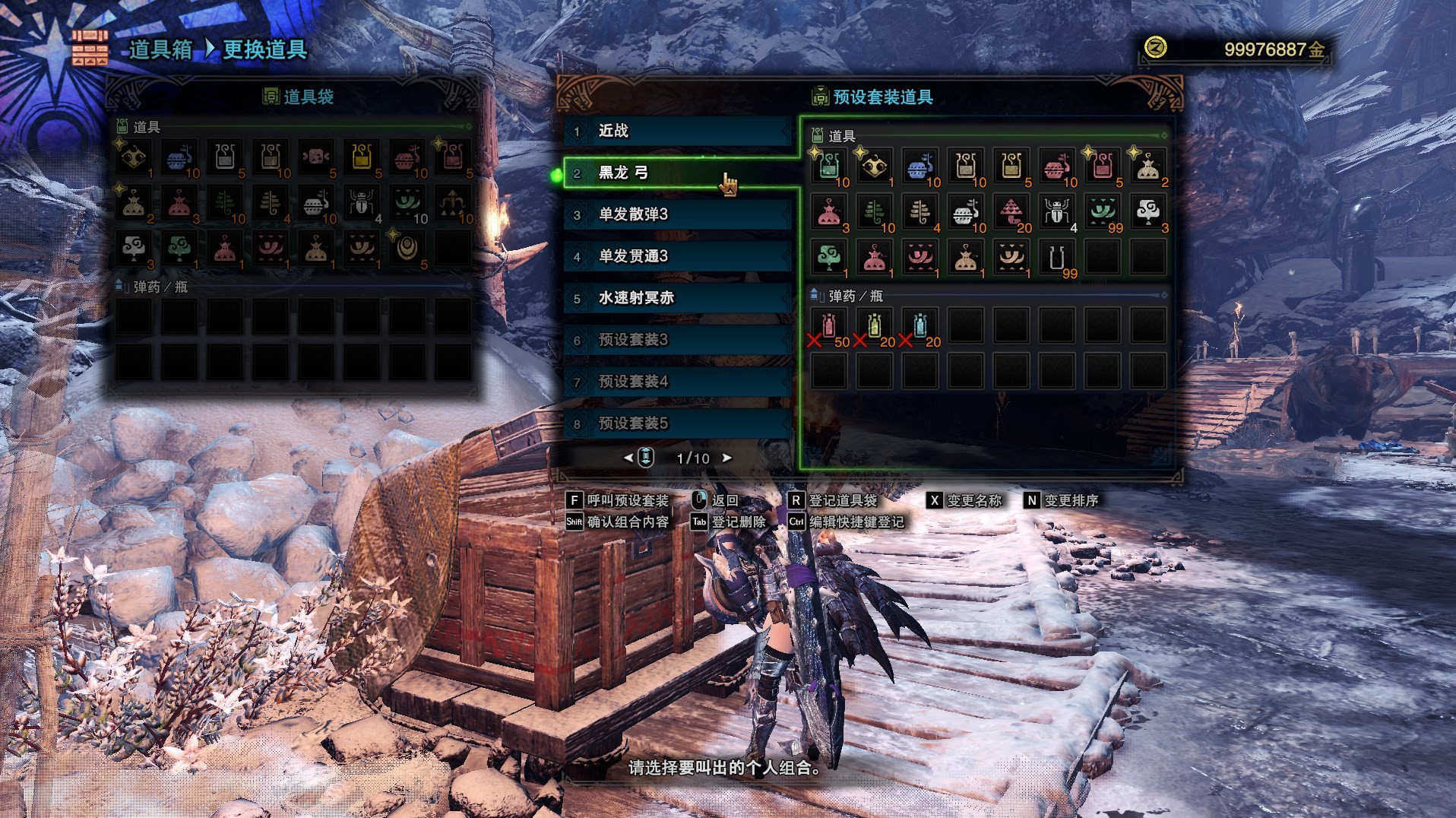Click the previous loadout page arrow
This screenshot has width=1456, height=818.
point(628,458)
